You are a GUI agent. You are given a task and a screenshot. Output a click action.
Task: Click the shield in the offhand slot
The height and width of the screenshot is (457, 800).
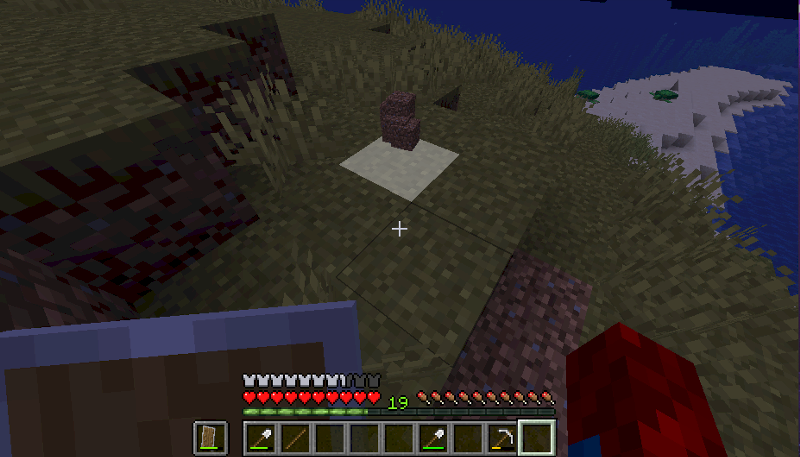[x=211, y=437]
